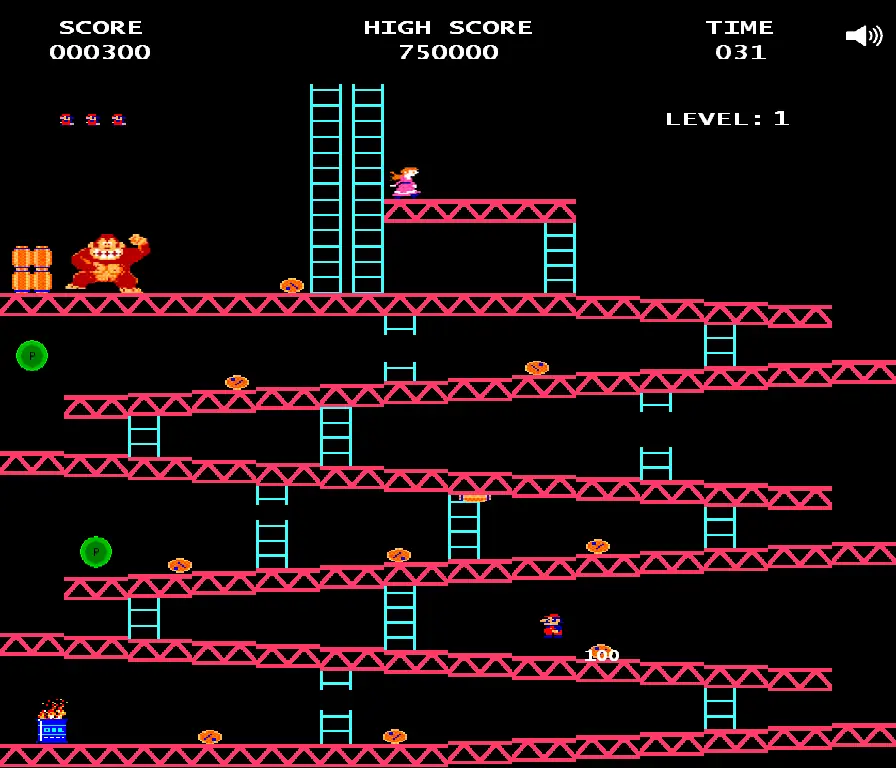Viewport: 896px width, 768px height.
Task: Toggle the sound speaker icon
Action: (863, 36)
